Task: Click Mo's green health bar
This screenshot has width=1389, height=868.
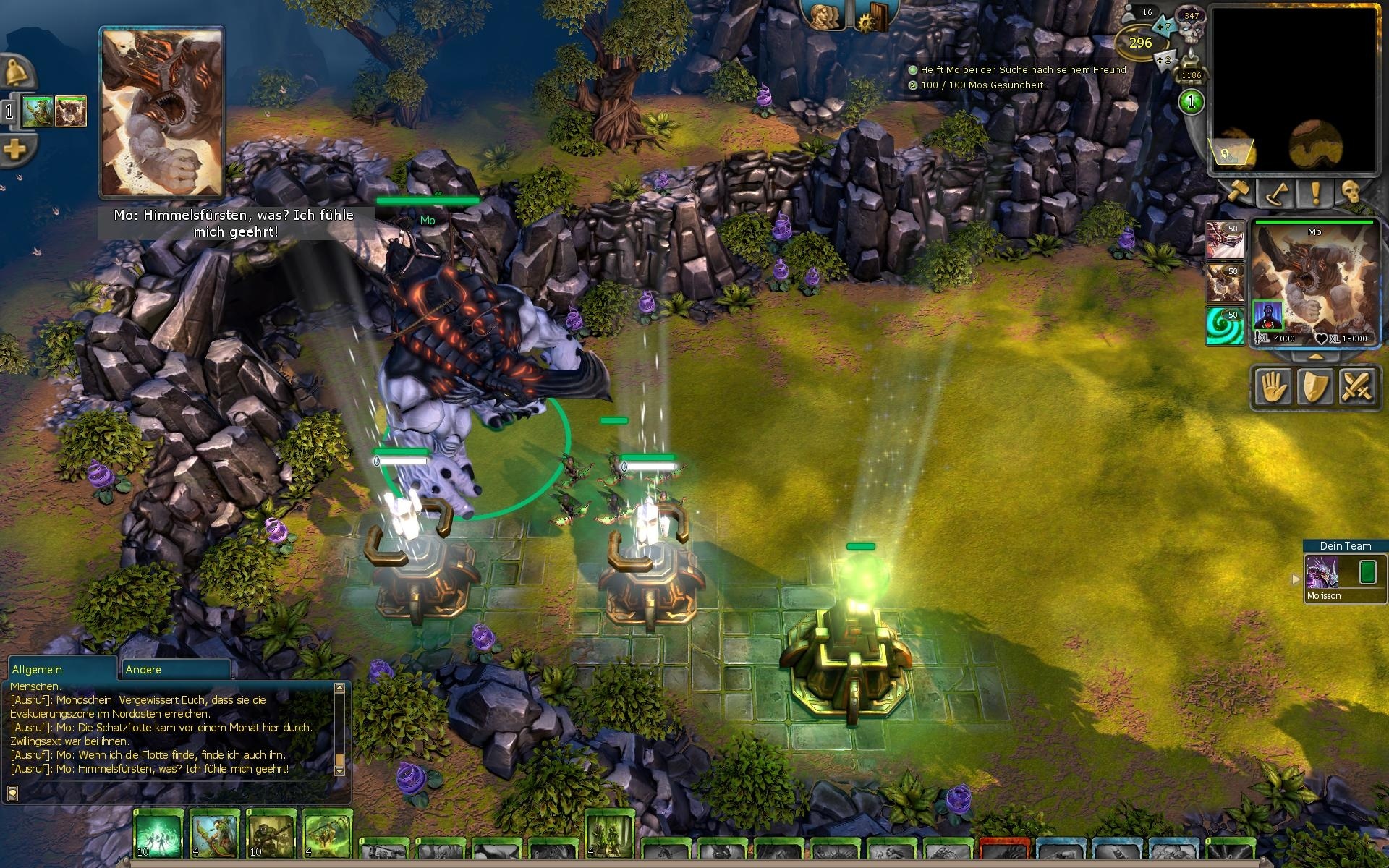Action: pos(427,200)
